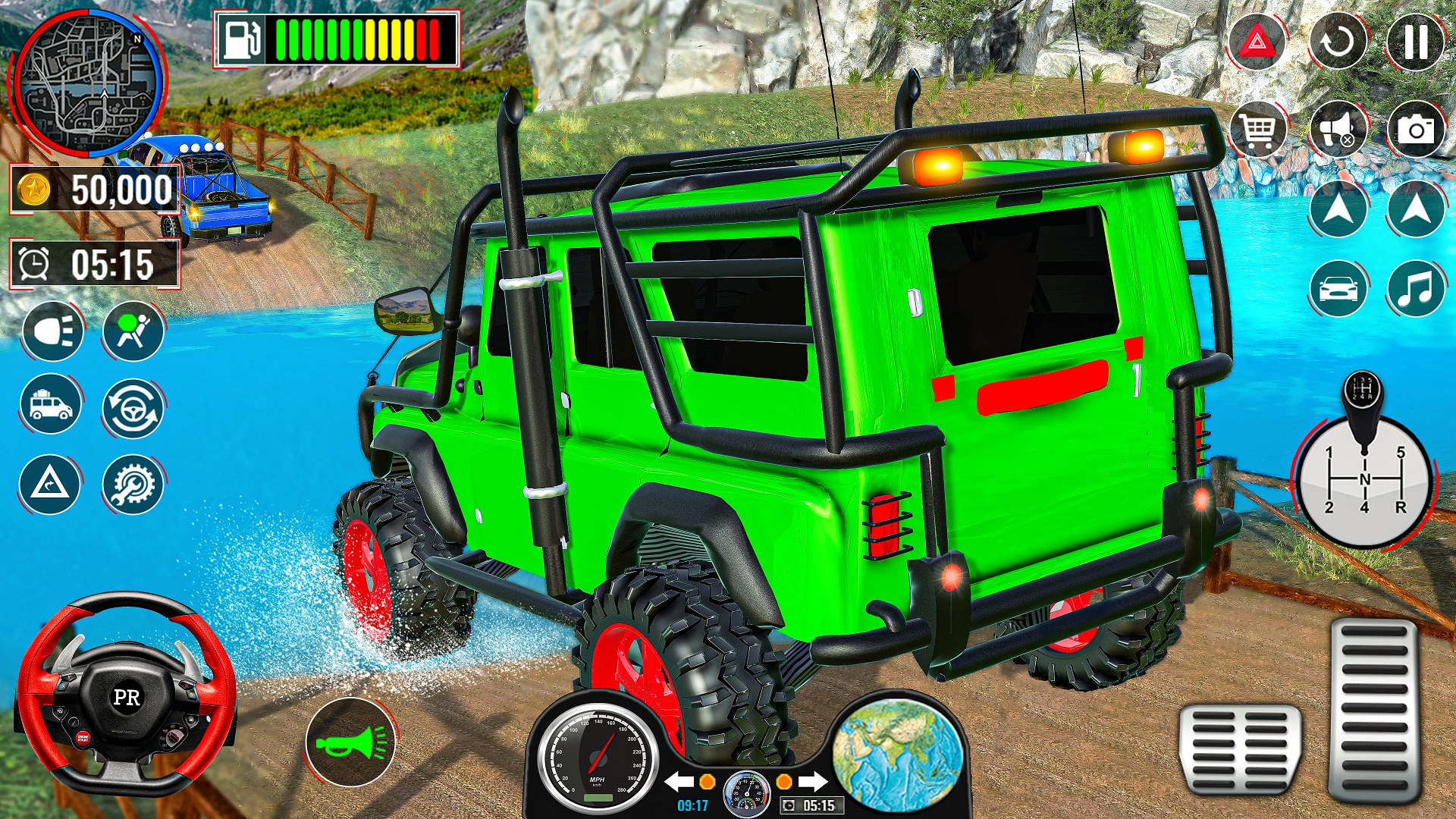Open the in-game store cart
1456x819 pixels.
tap(1257, 129)
